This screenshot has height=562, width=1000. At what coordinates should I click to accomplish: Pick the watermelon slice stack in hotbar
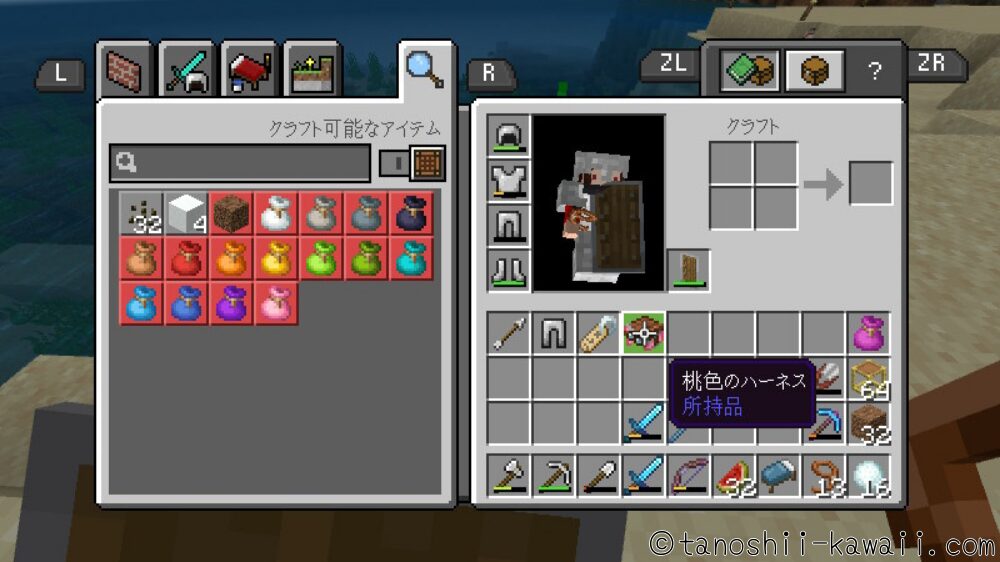click(x=735, y=475)
